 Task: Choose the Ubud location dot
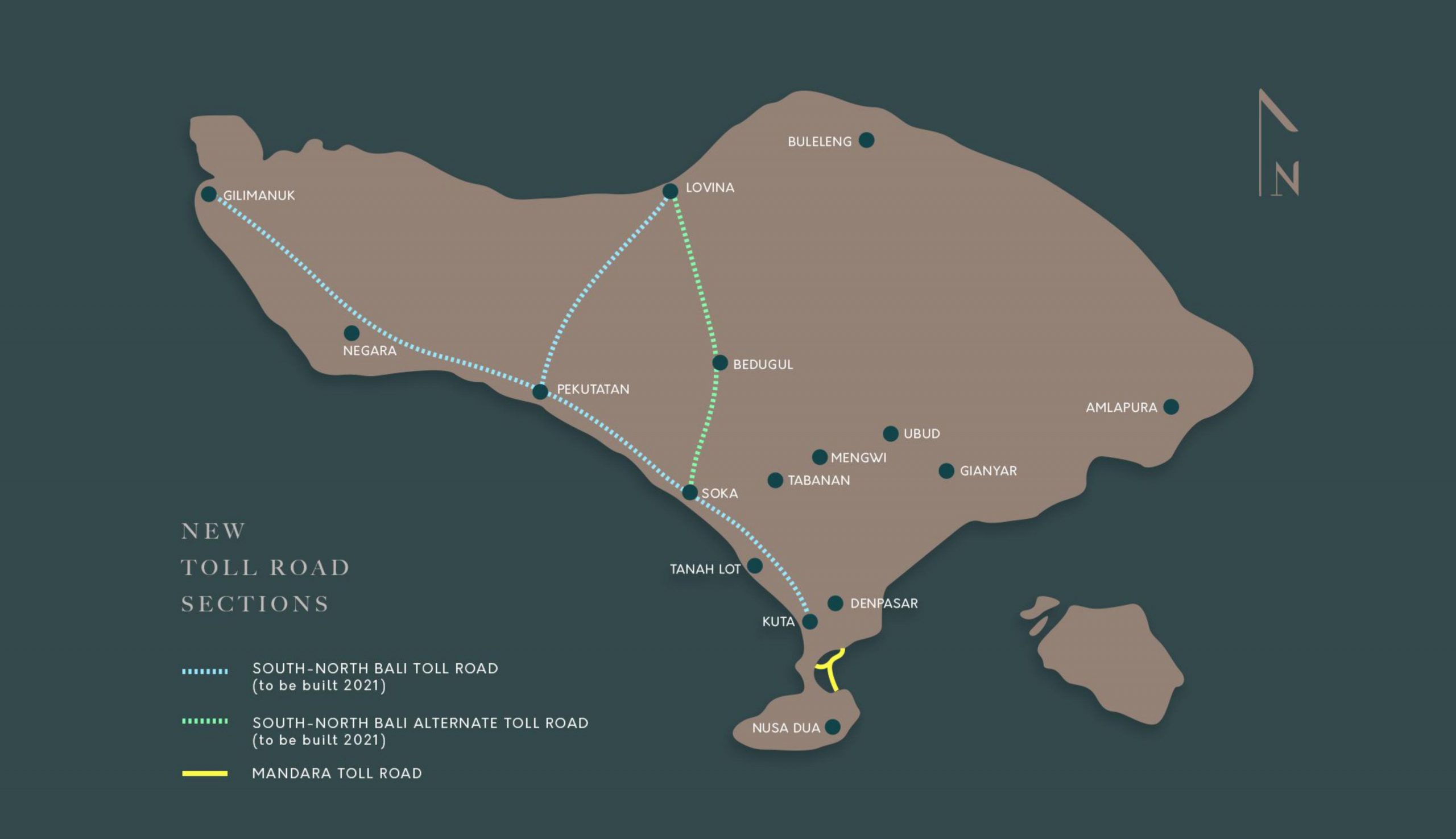click(890, 433)
